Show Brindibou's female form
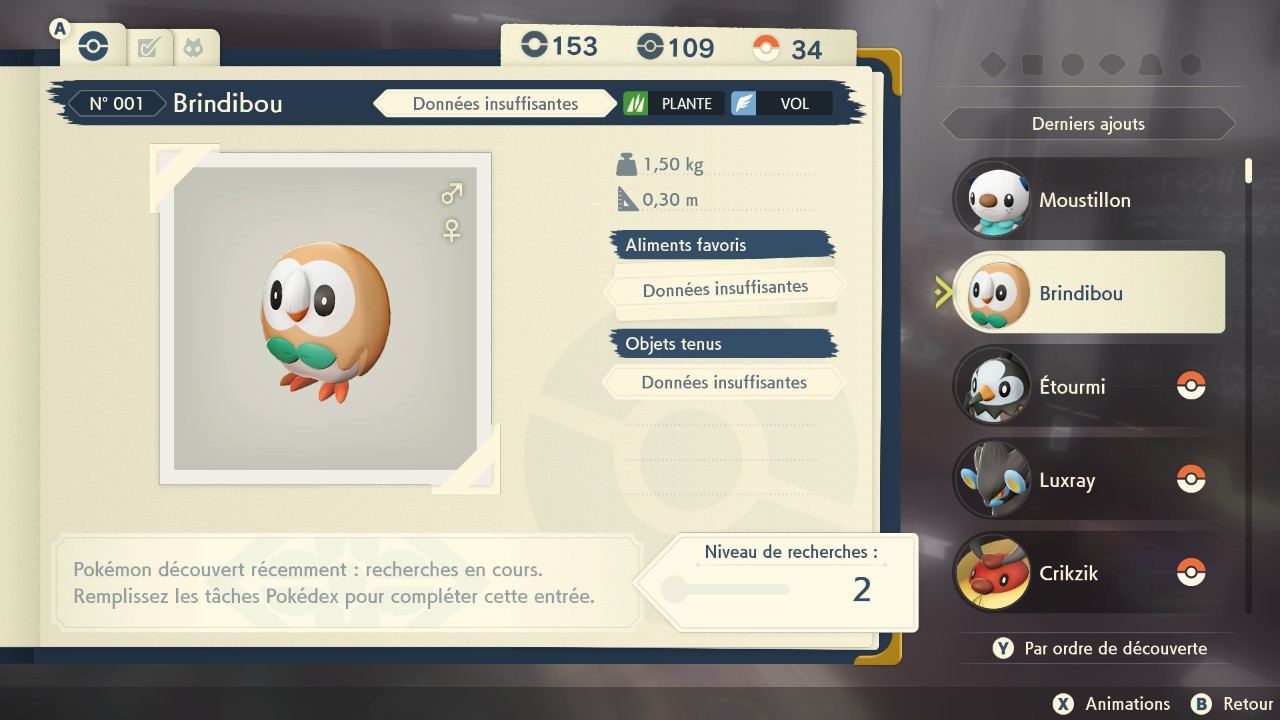Image resolution: width=1280 pixels, height=720 pixels. [452, 231]
